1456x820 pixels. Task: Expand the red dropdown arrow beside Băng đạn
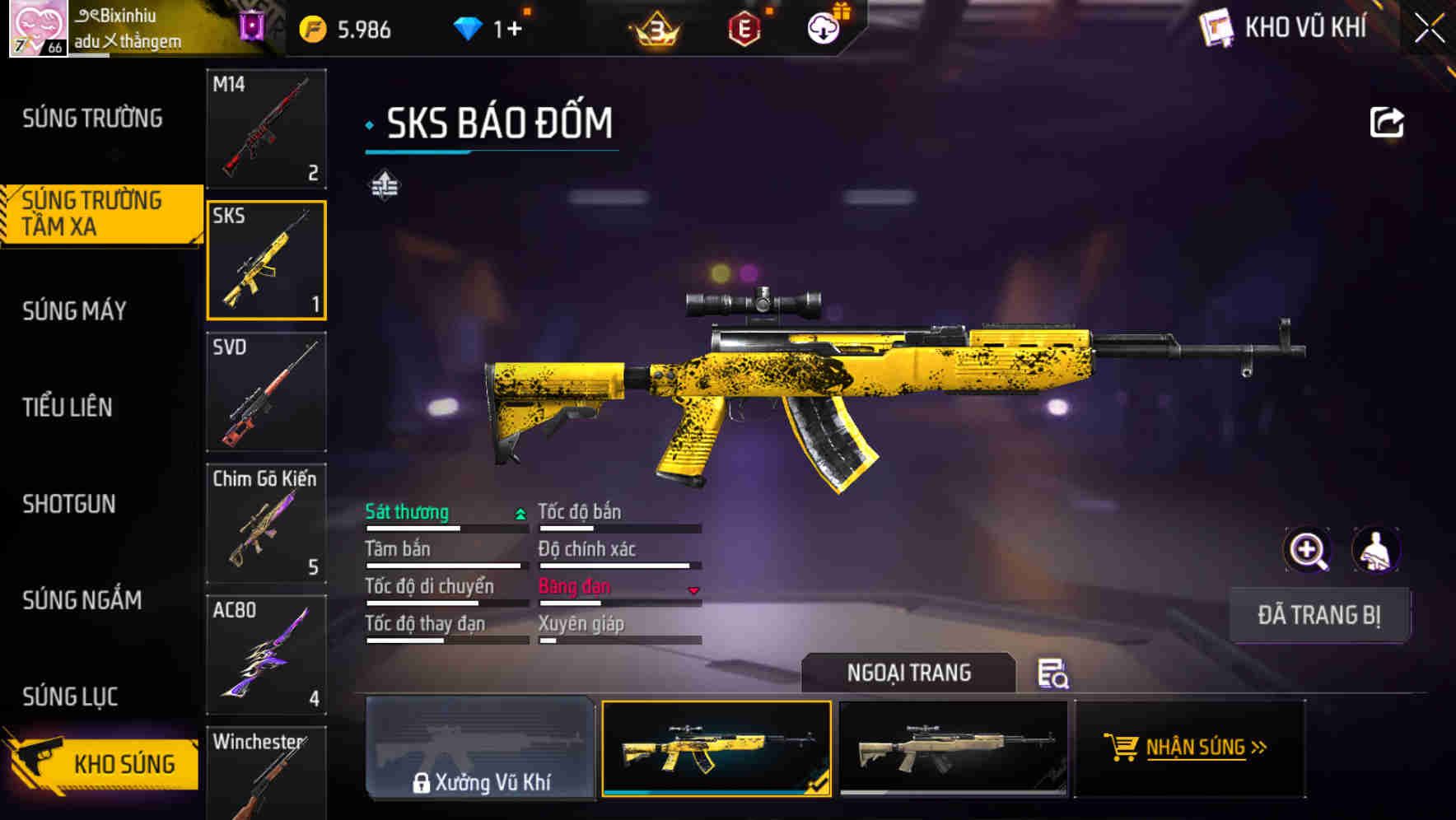click(693, 590)
